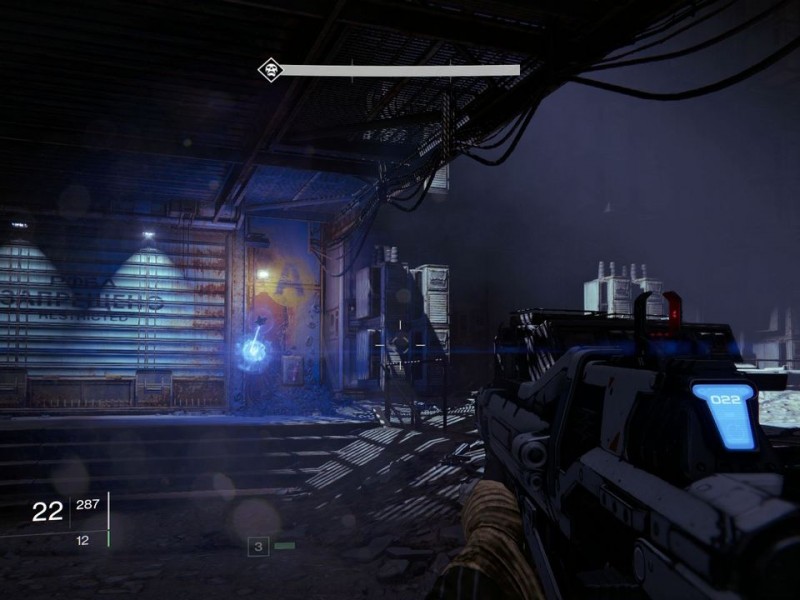Select the level 3 indicator box

click(x=258, y=546)
